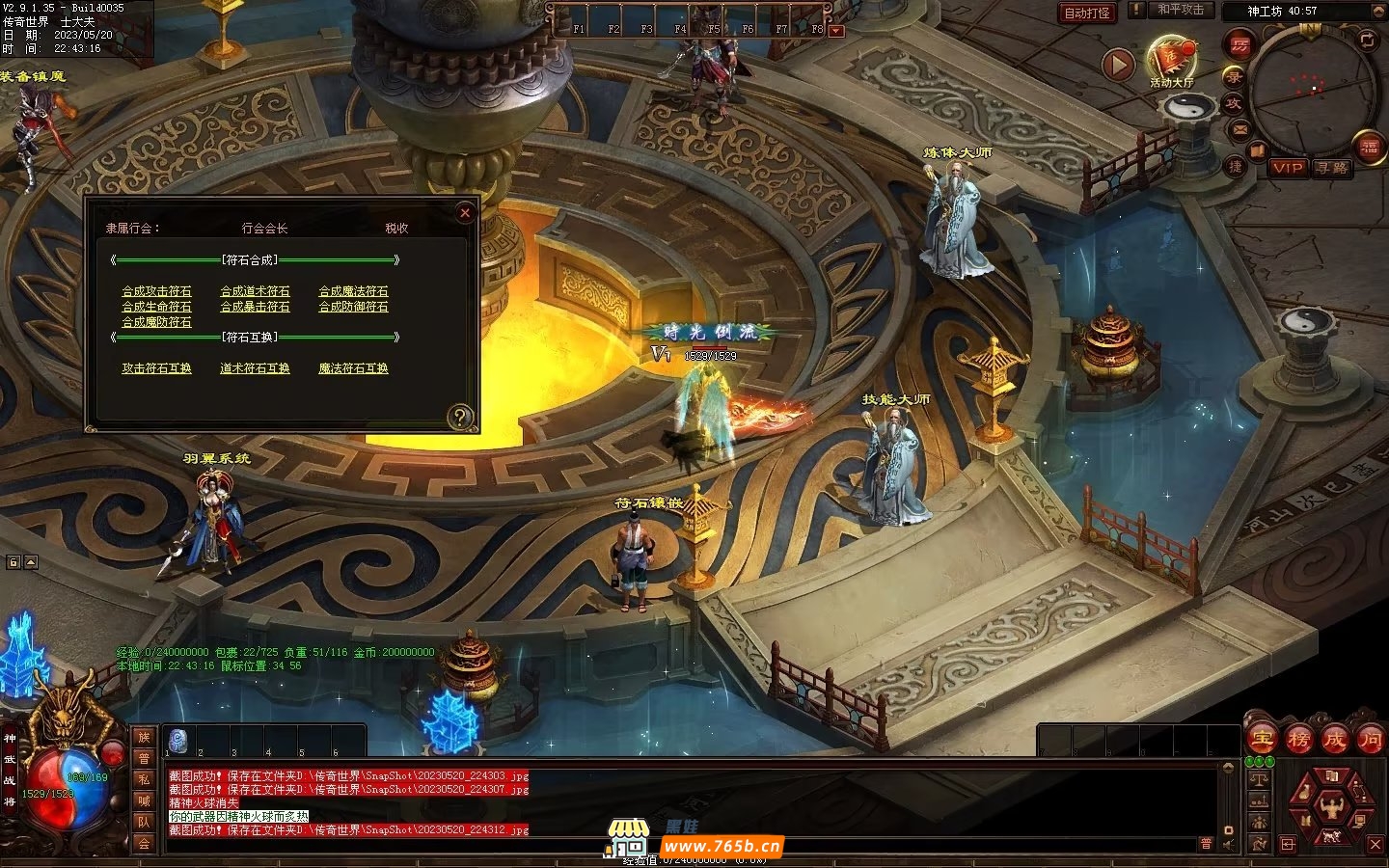The height and width of the screenshot is (868, 1389).
Task: Open the 活动大厅 event hall icon
Action: tap(1171, 62)
